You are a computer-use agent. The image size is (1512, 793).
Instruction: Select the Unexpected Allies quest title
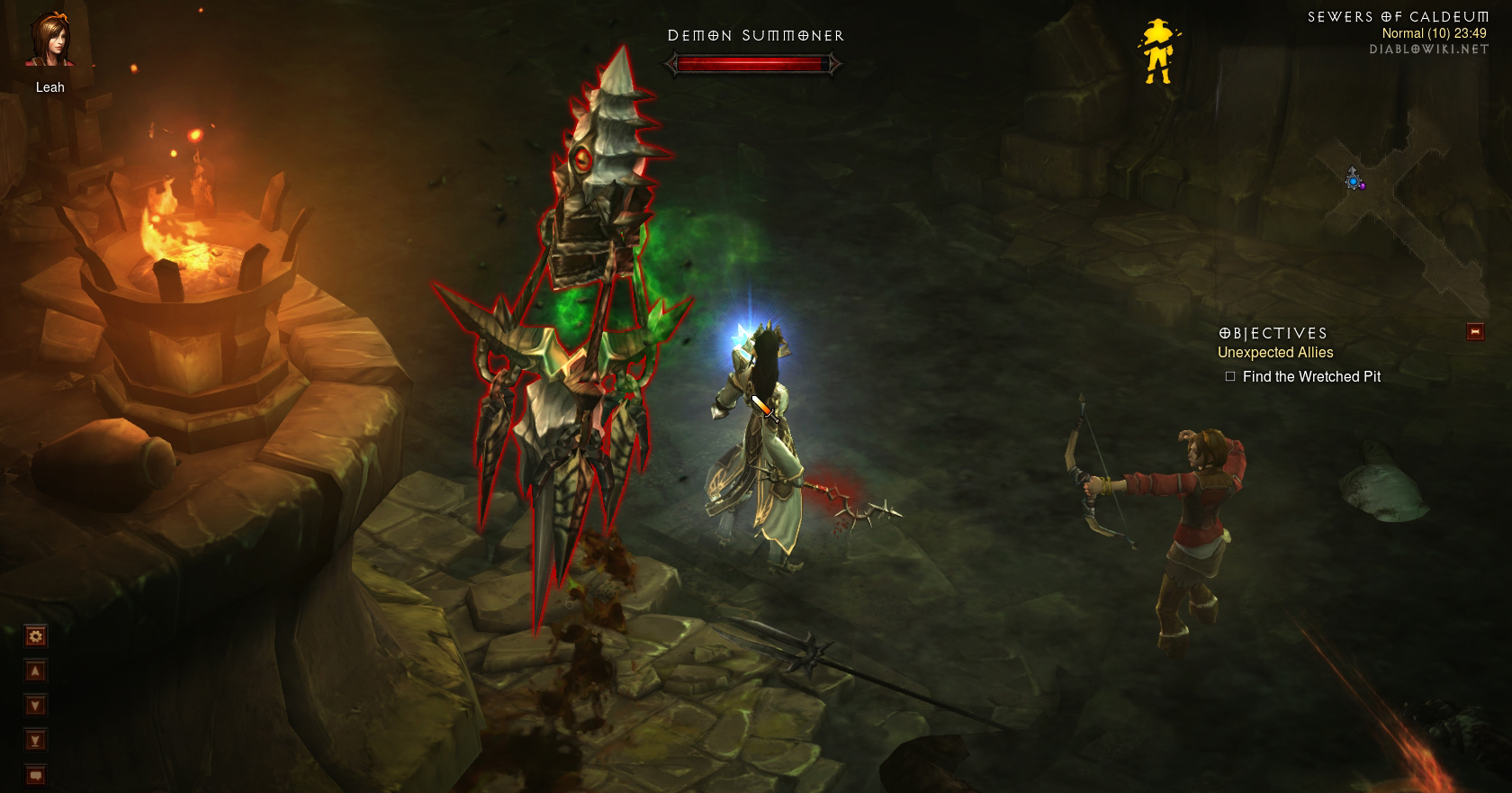tap(1275, 353)
